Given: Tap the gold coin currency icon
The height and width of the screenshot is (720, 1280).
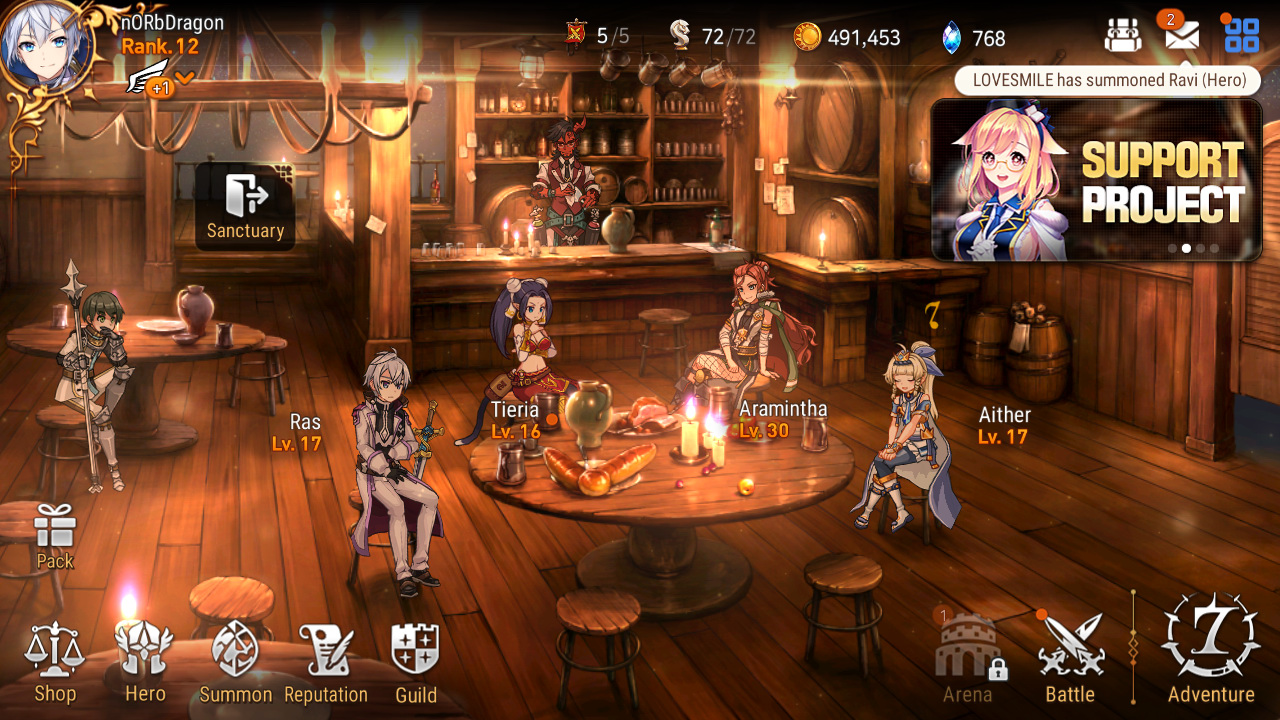Looking at the screenshot, I should click(807, 38).
